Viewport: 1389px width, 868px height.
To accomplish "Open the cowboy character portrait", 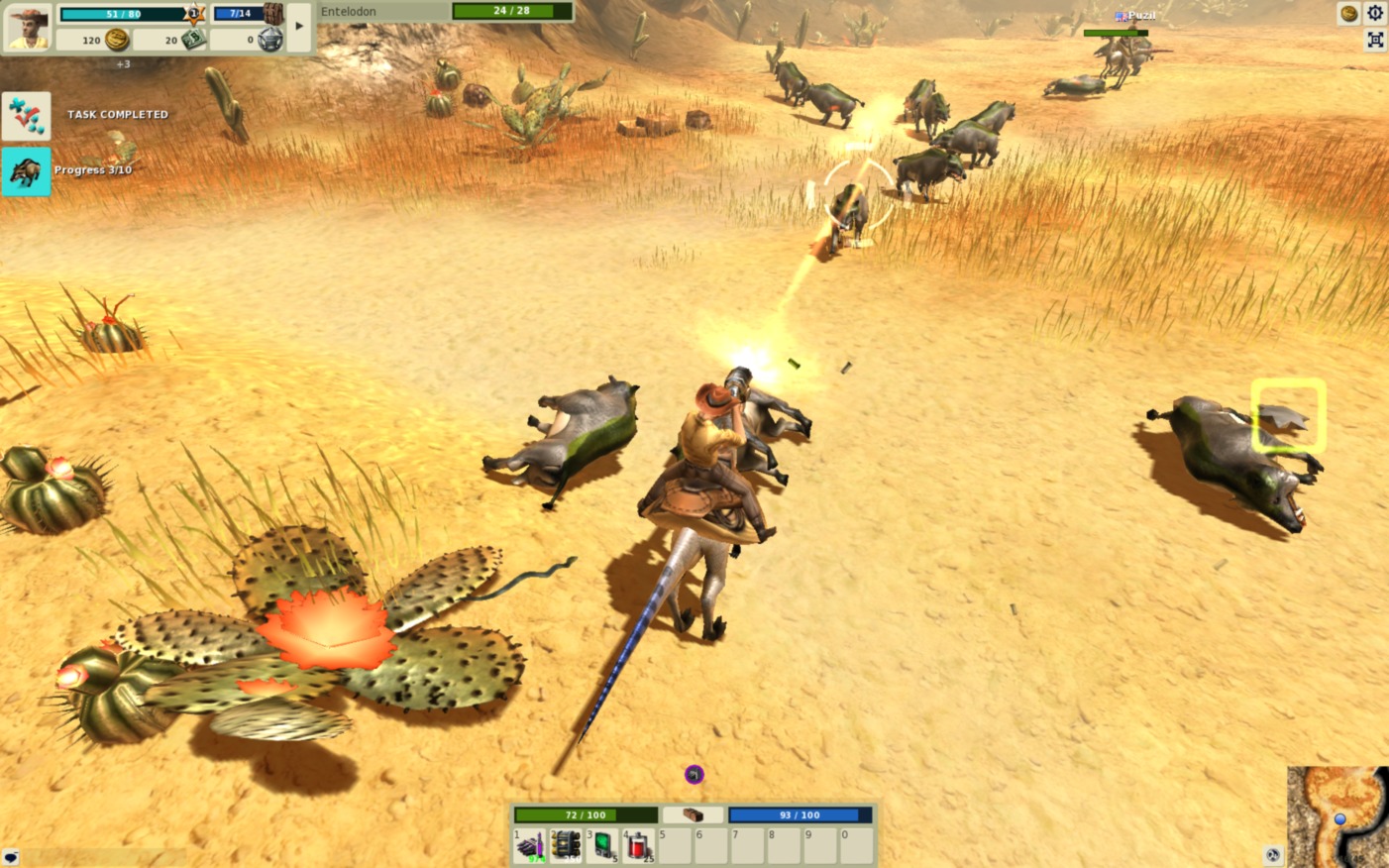I will point(27,27).
